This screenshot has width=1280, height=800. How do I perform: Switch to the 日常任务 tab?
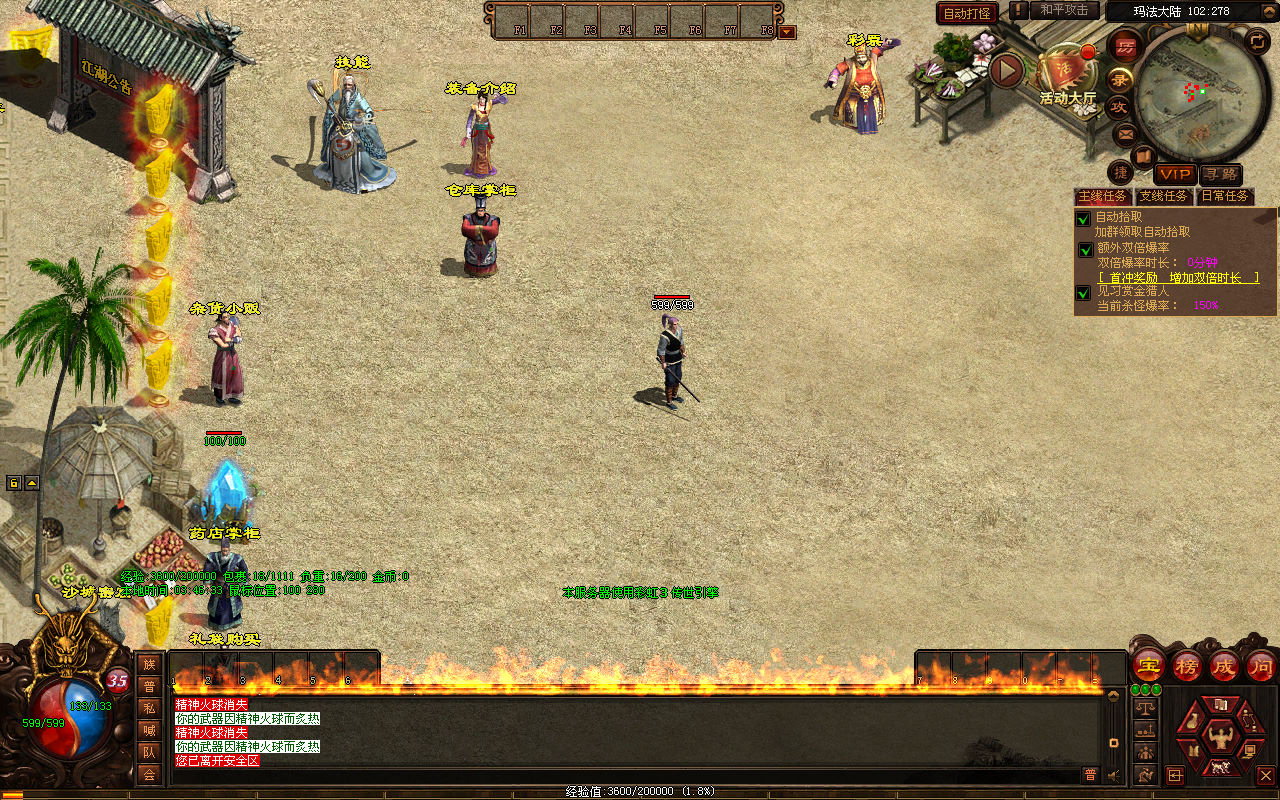[x=1225, y=196]
